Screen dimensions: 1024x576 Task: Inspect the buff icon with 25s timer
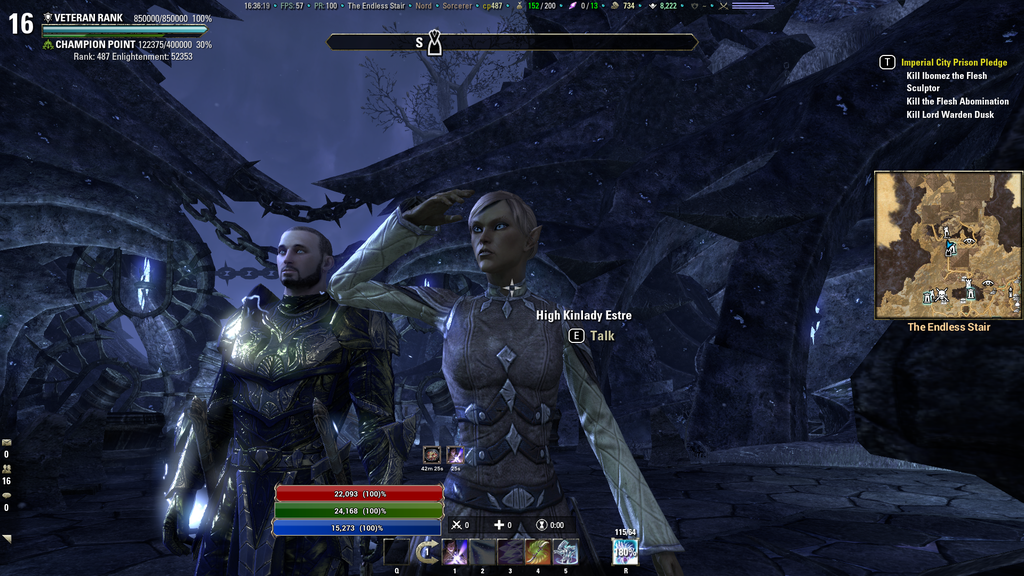tap(455, 455)
